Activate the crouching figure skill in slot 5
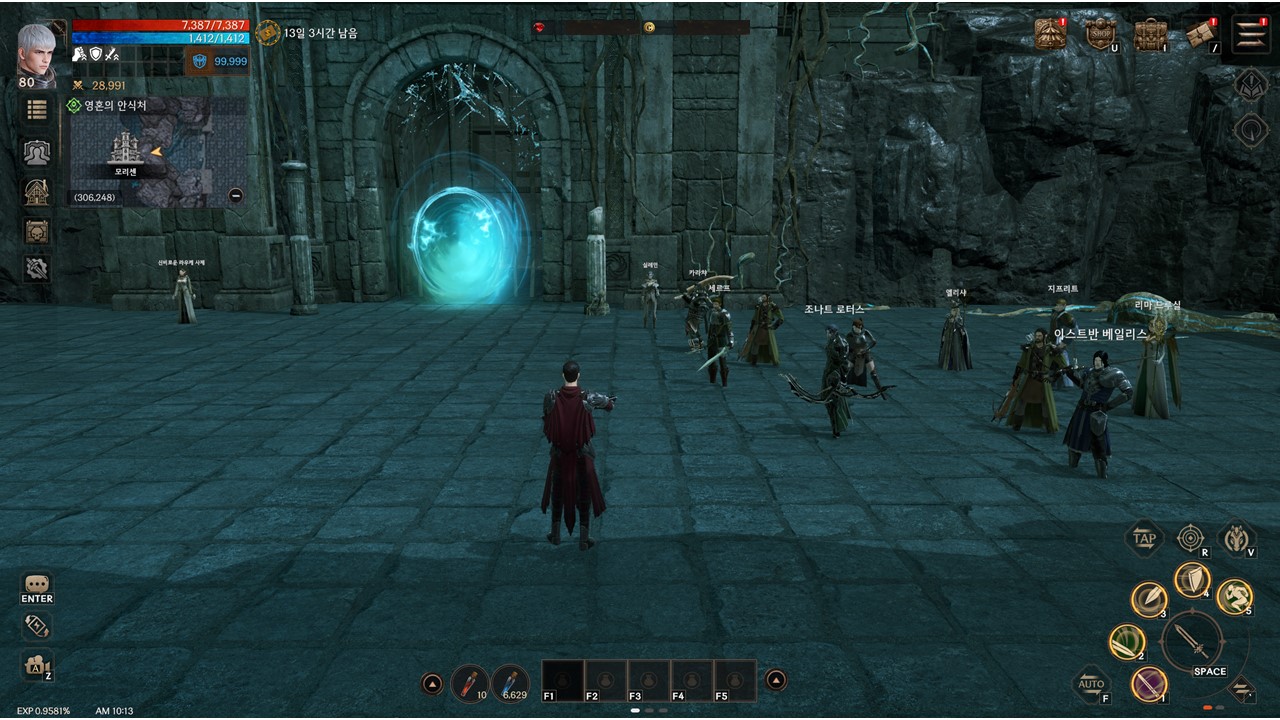The width and height of the screenshot is (1280, 720). click(1235, 596)
